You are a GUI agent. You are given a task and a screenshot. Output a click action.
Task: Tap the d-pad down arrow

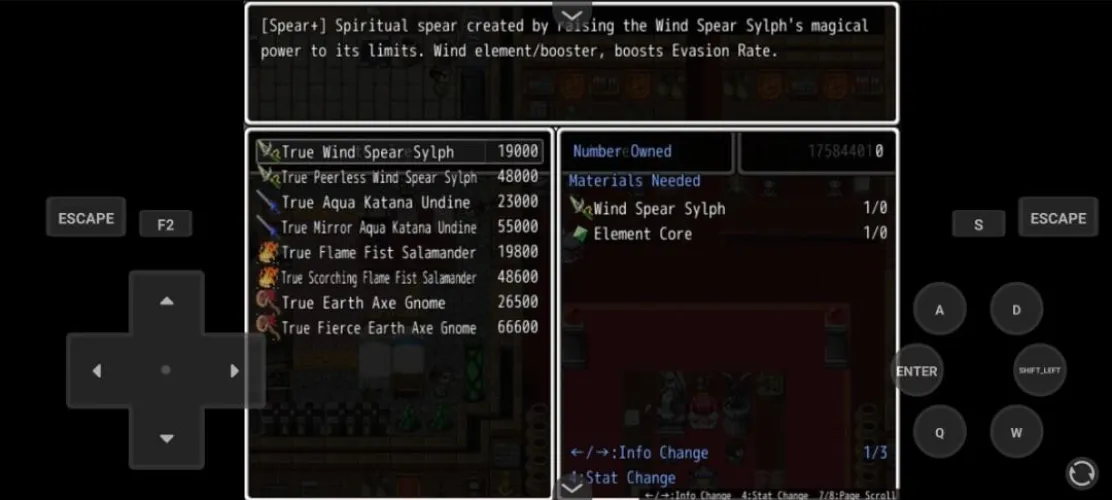pos(167,438)
